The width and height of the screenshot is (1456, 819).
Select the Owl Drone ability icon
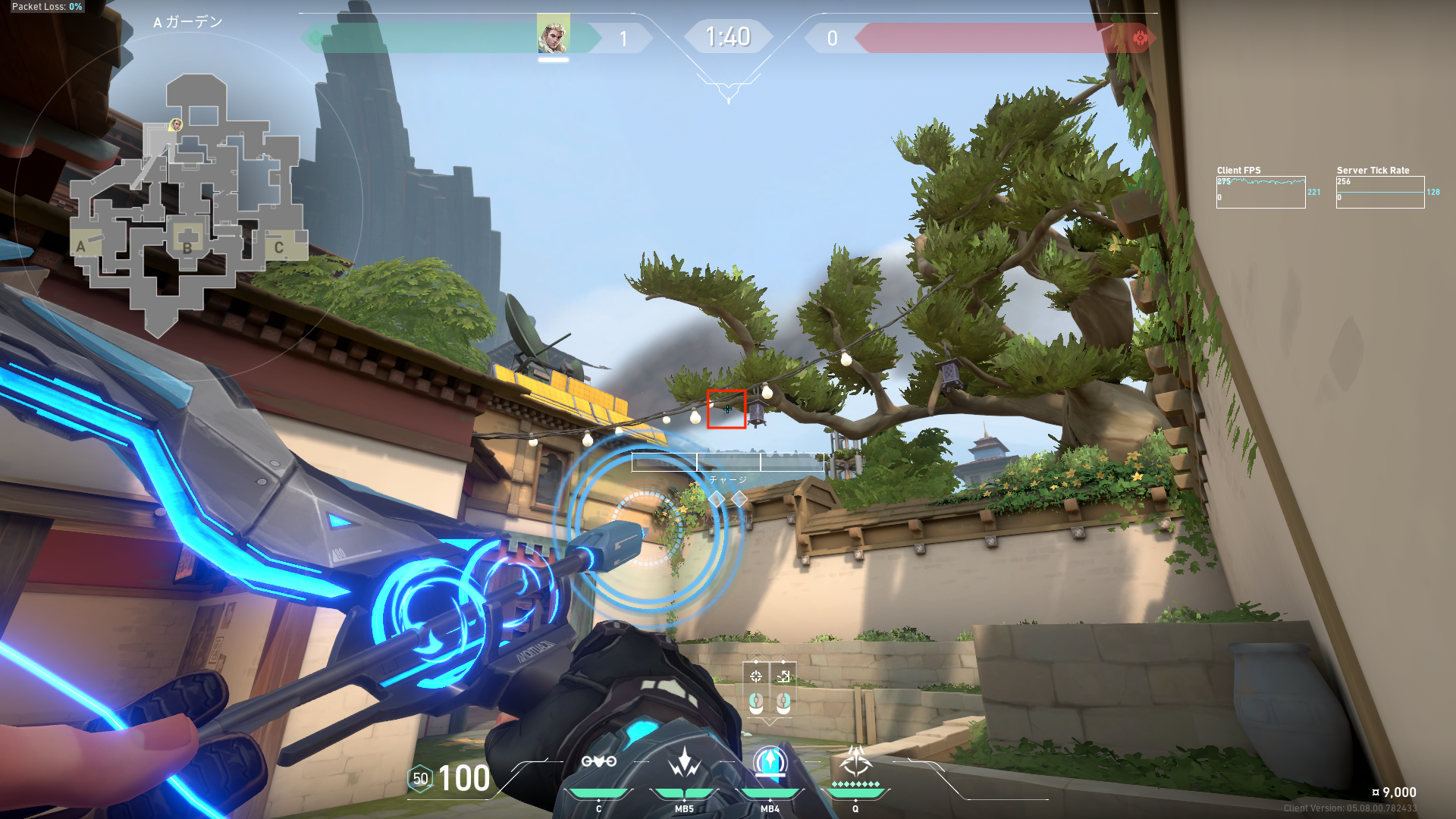point(599,762)
